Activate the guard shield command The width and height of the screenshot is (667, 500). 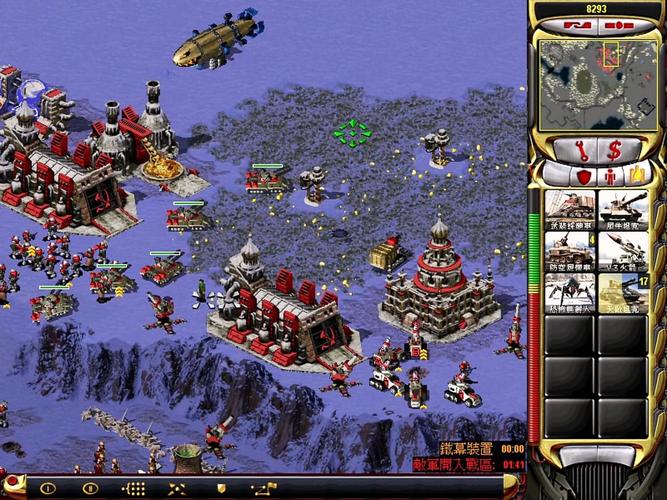(x=220, y=488)
